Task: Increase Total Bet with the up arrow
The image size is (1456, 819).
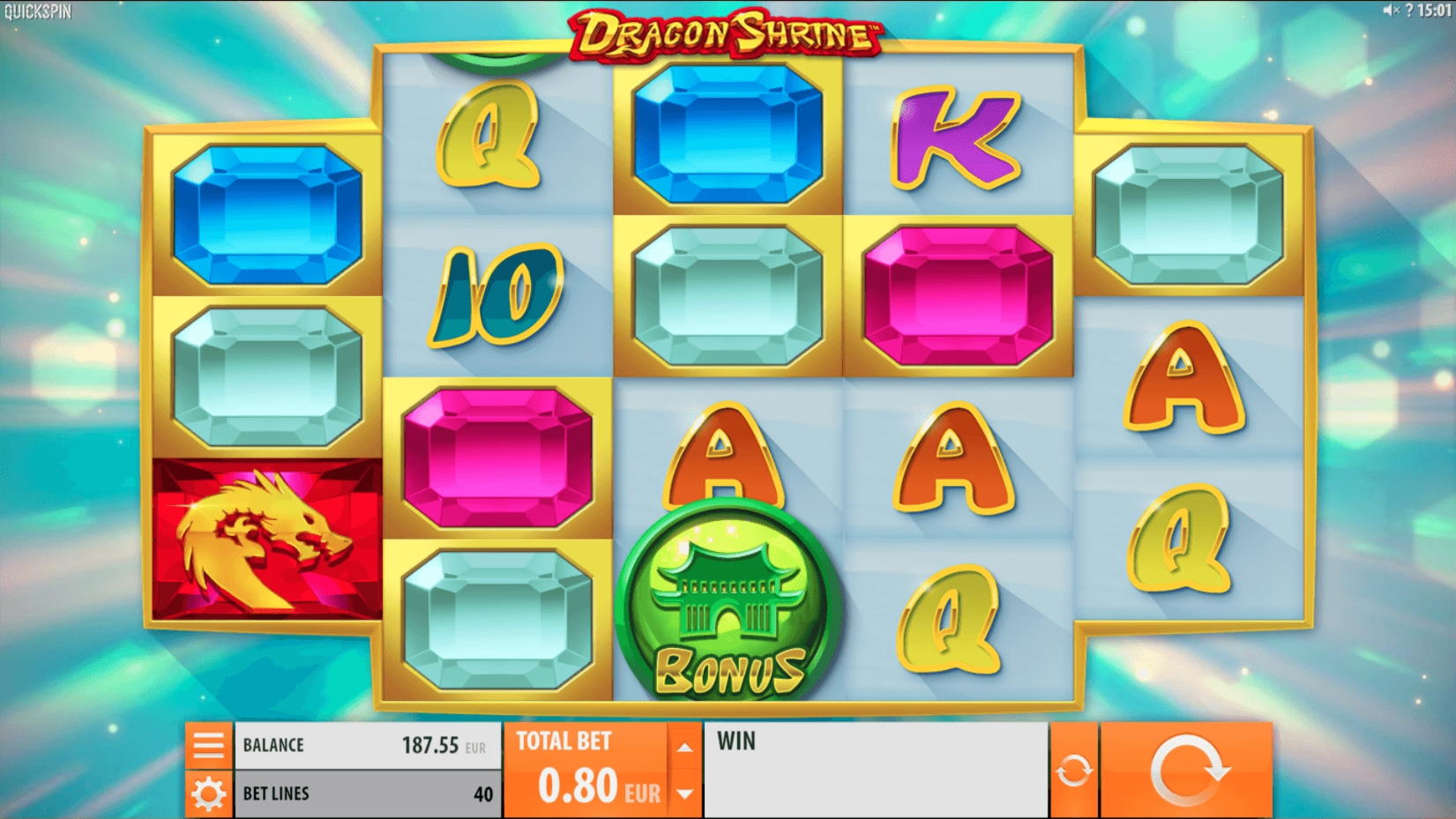Action: [685, 745]
